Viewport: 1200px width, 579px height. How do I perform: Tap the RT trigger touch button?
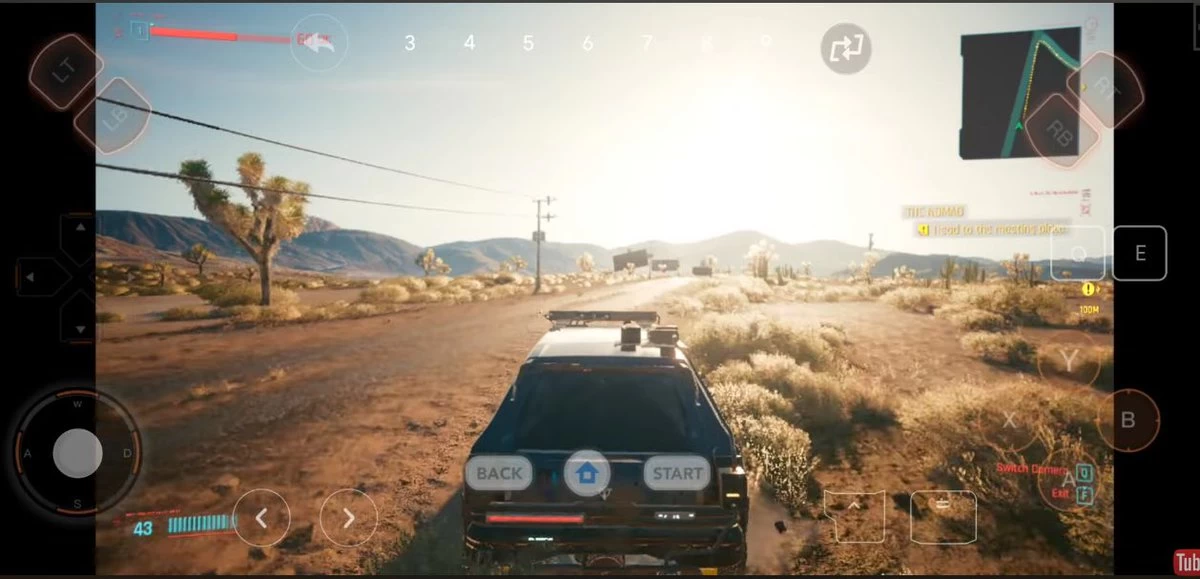coord(1105,88)
